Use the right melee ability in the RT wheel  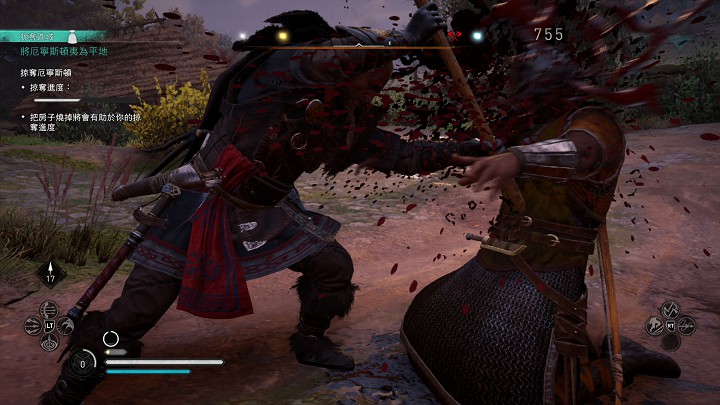688,324
